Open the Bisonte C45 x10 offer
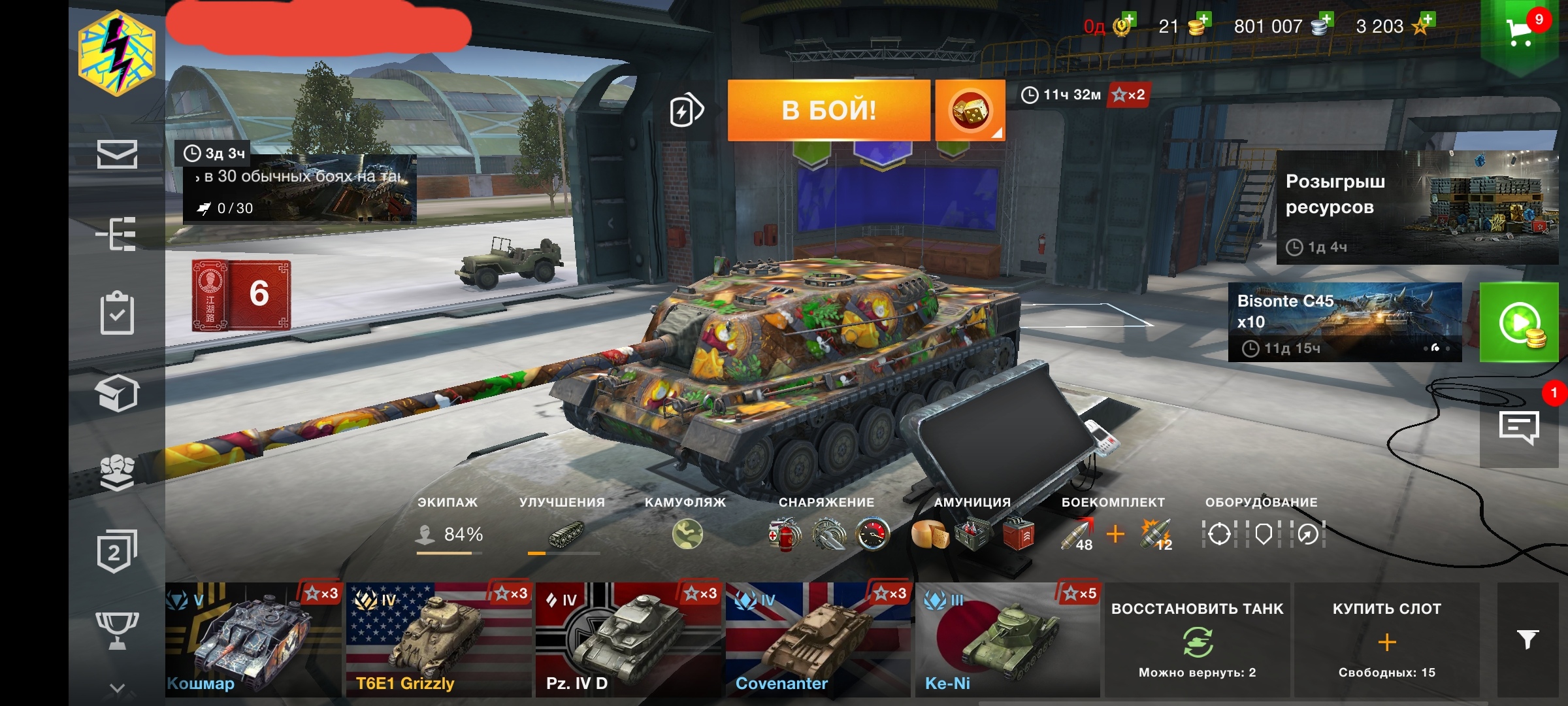This screenshot has width=1568, height=706. coord(1345,322)
